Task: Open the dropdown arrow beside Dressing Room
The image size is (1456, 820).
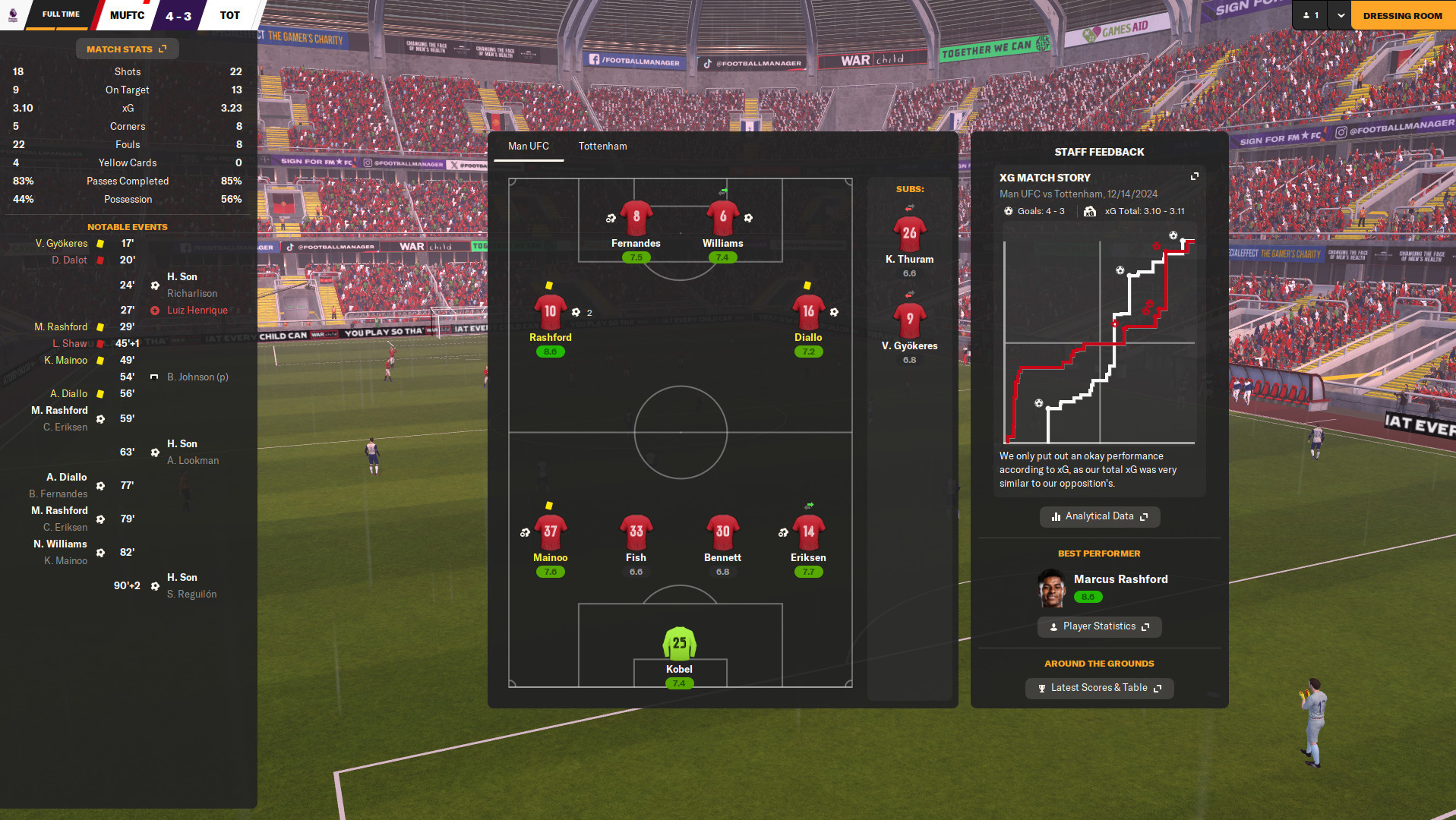Action: 1341,15
